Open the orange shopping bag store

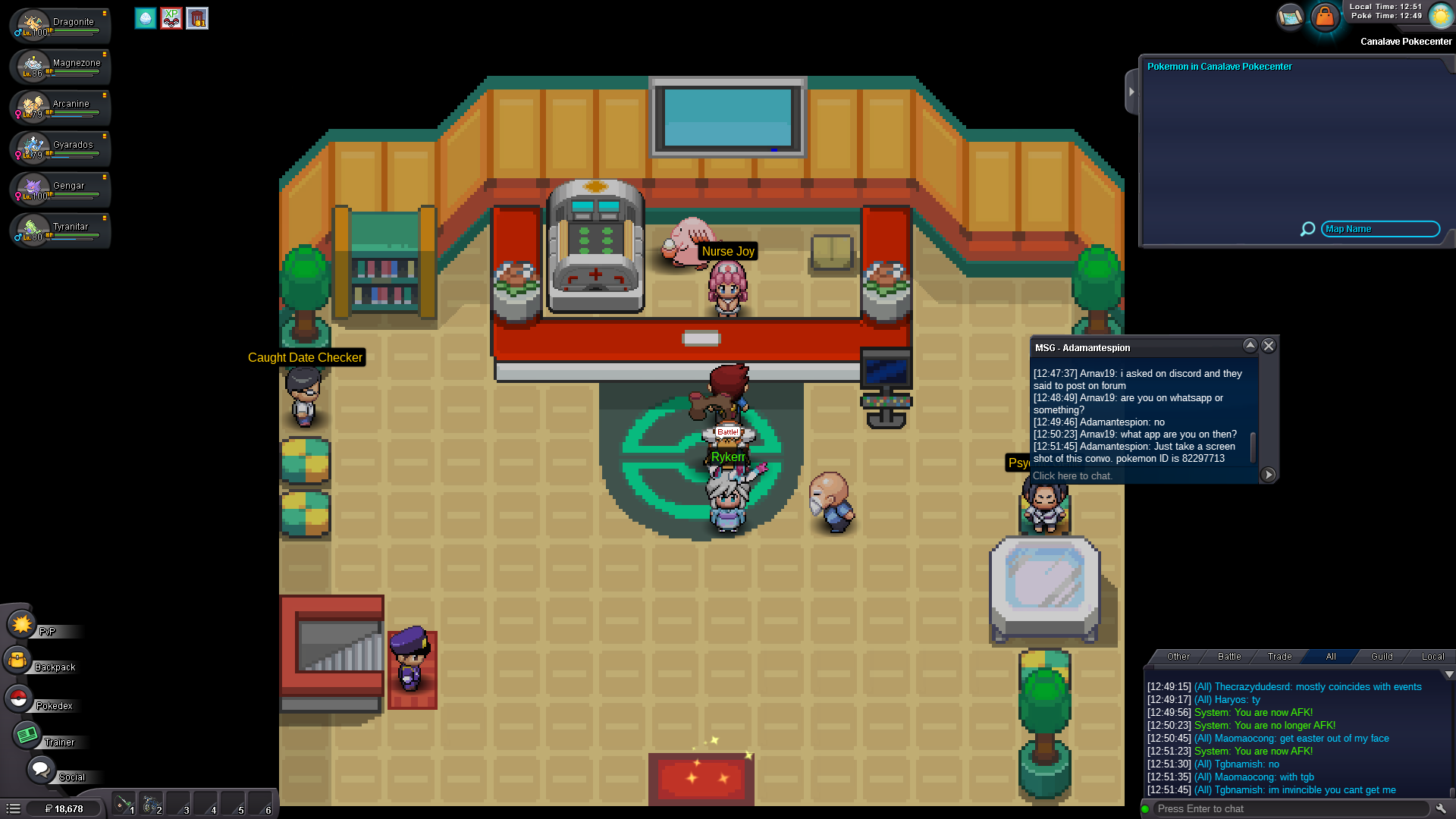point(1325,16)
